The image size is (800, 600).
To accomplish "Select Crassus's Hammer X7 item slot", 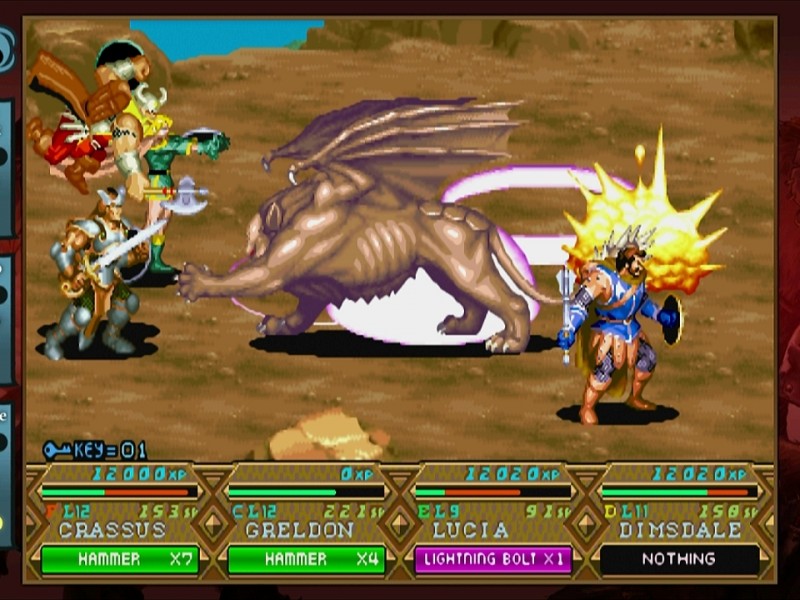I will pos(119,560).
